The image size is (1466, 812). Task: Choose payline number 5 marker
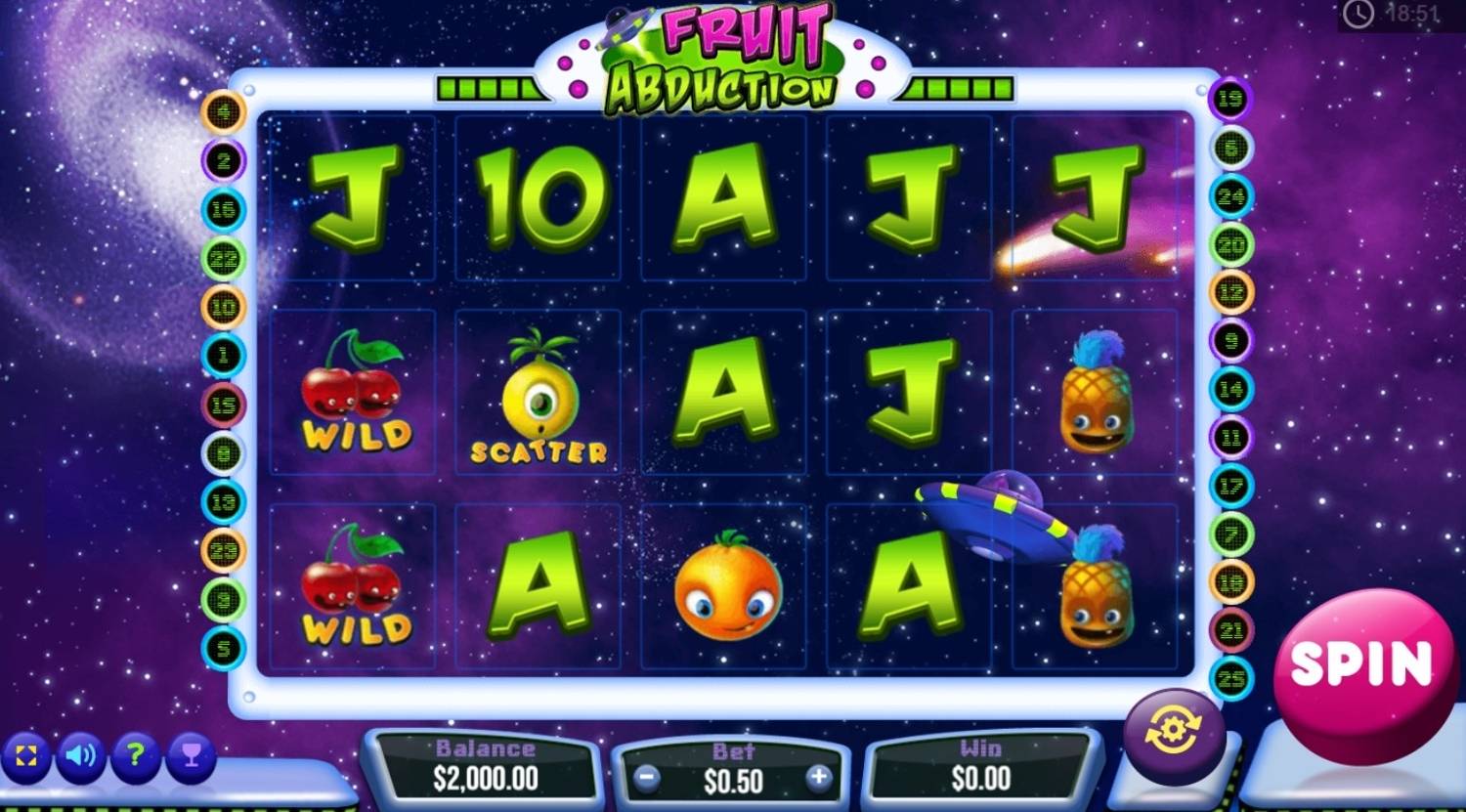(224, 648)
